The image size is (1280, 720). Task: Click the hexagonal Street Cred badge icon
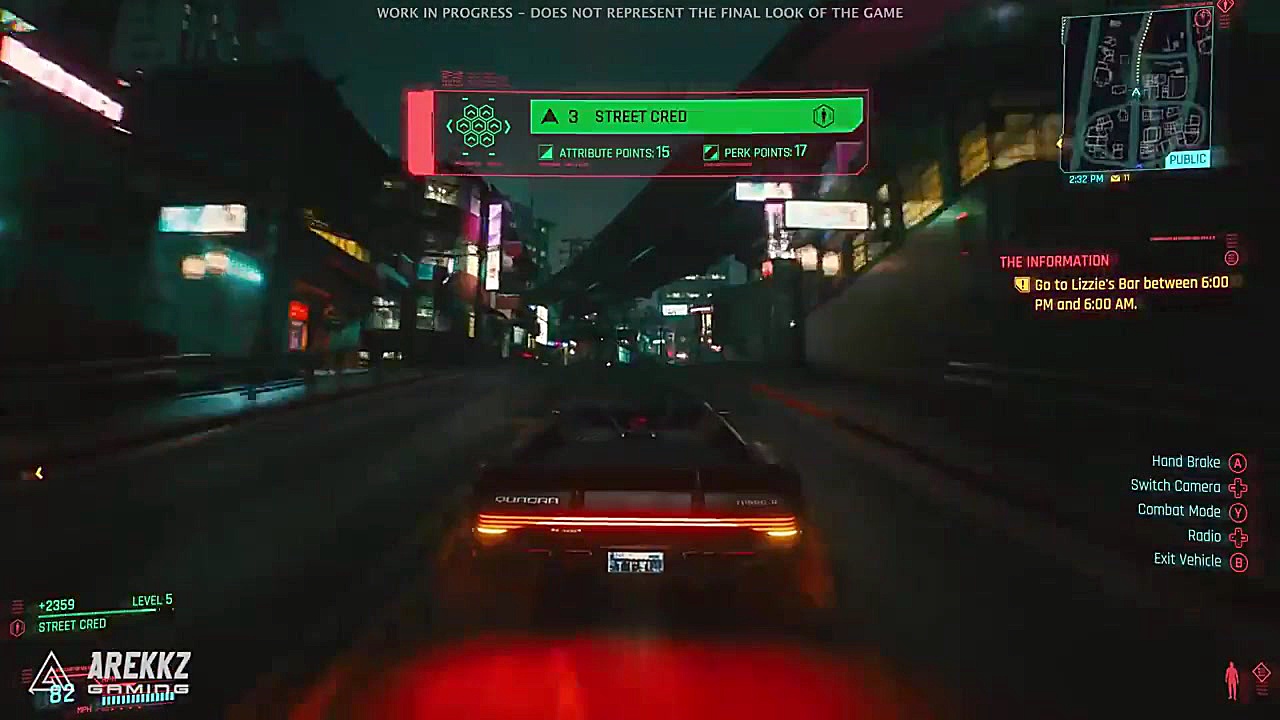coord(479,124)
